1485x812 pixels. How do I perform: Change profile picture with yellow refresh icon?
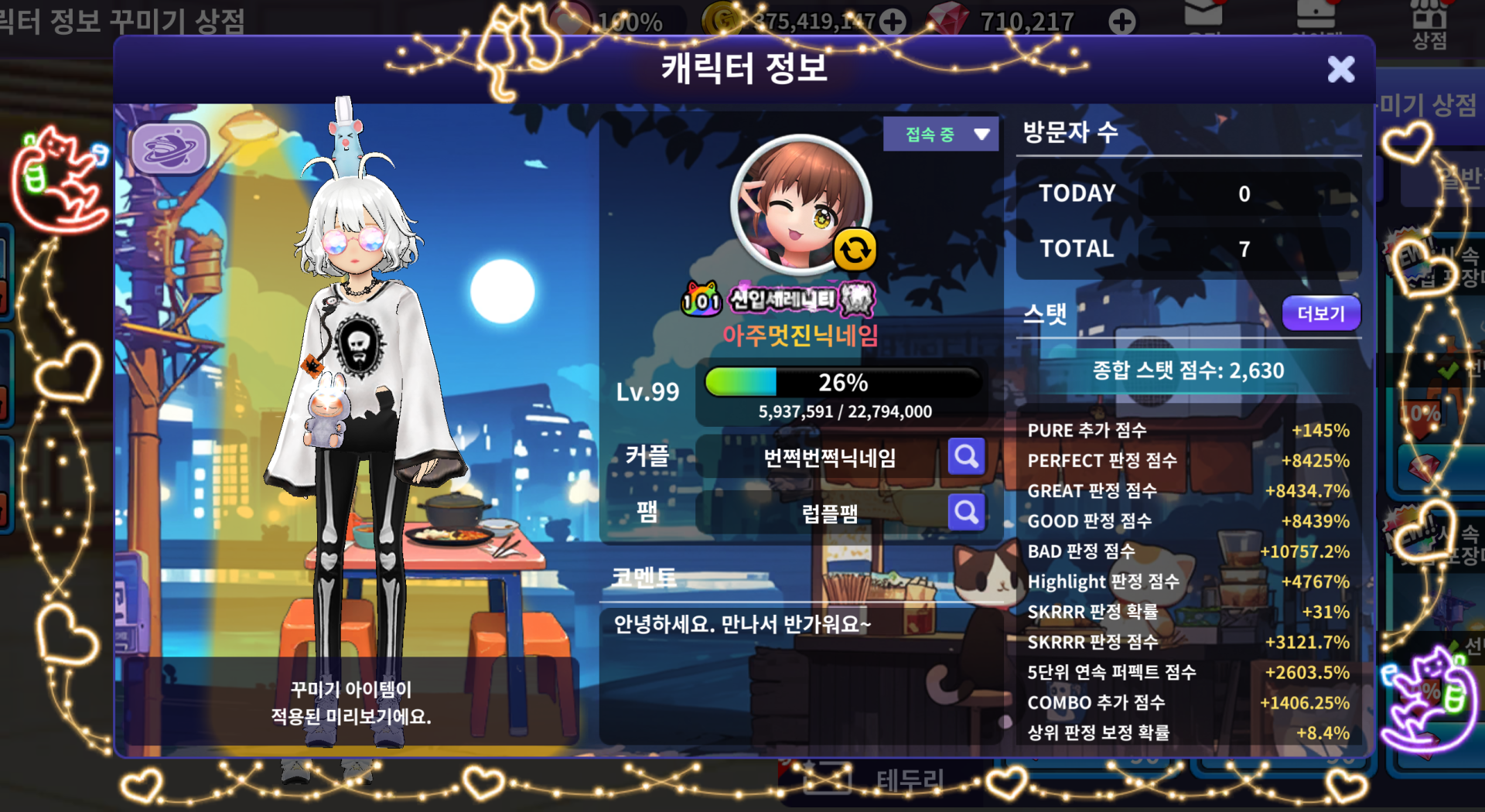point(855,250)
